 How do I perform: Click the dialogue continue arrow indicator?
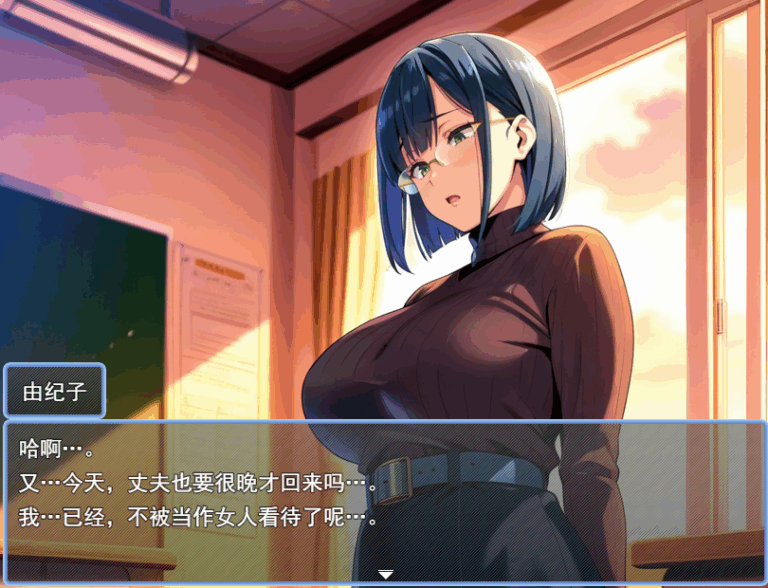(385, 574)
